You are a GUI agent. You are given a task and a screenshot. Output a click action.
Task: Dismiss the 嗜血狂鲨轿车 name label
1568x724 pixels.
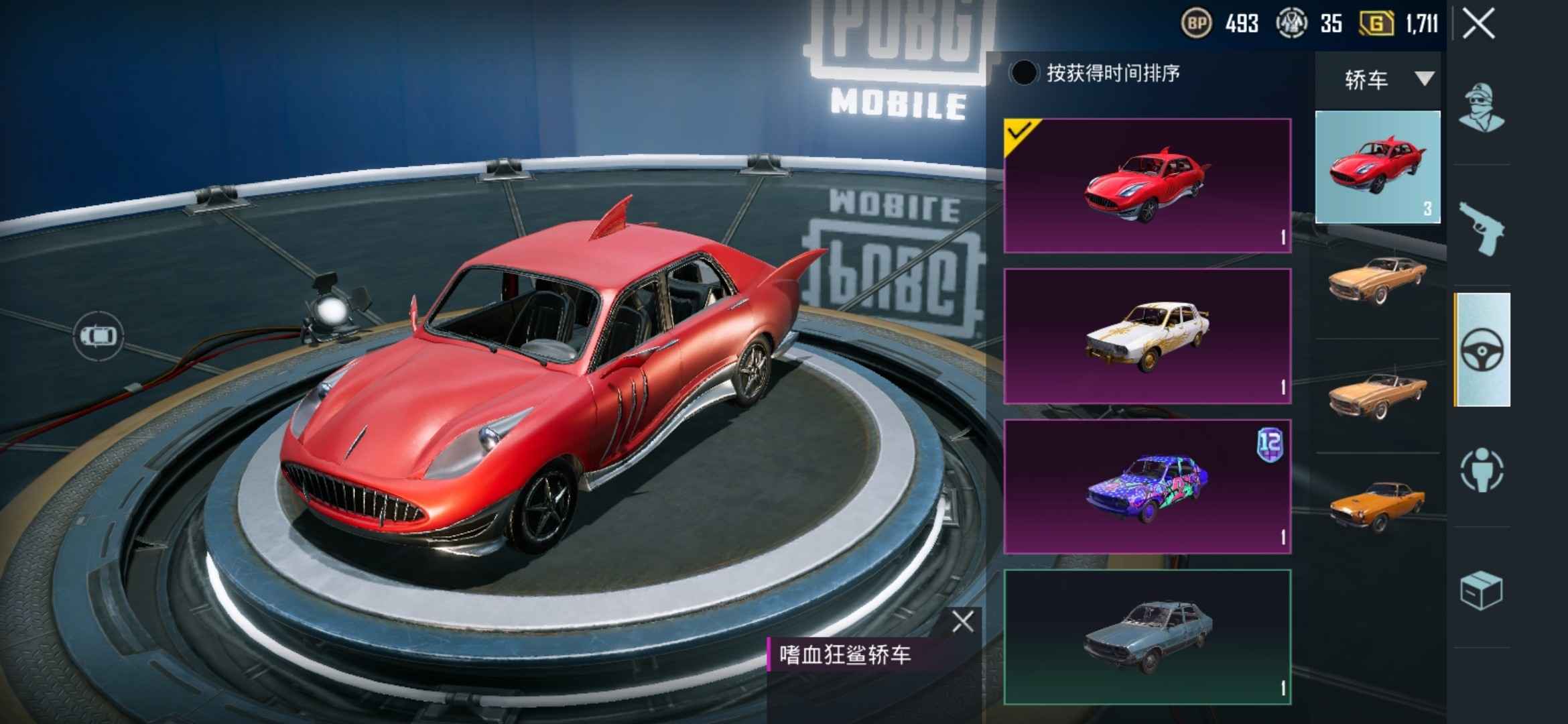(x=963, y=622)
